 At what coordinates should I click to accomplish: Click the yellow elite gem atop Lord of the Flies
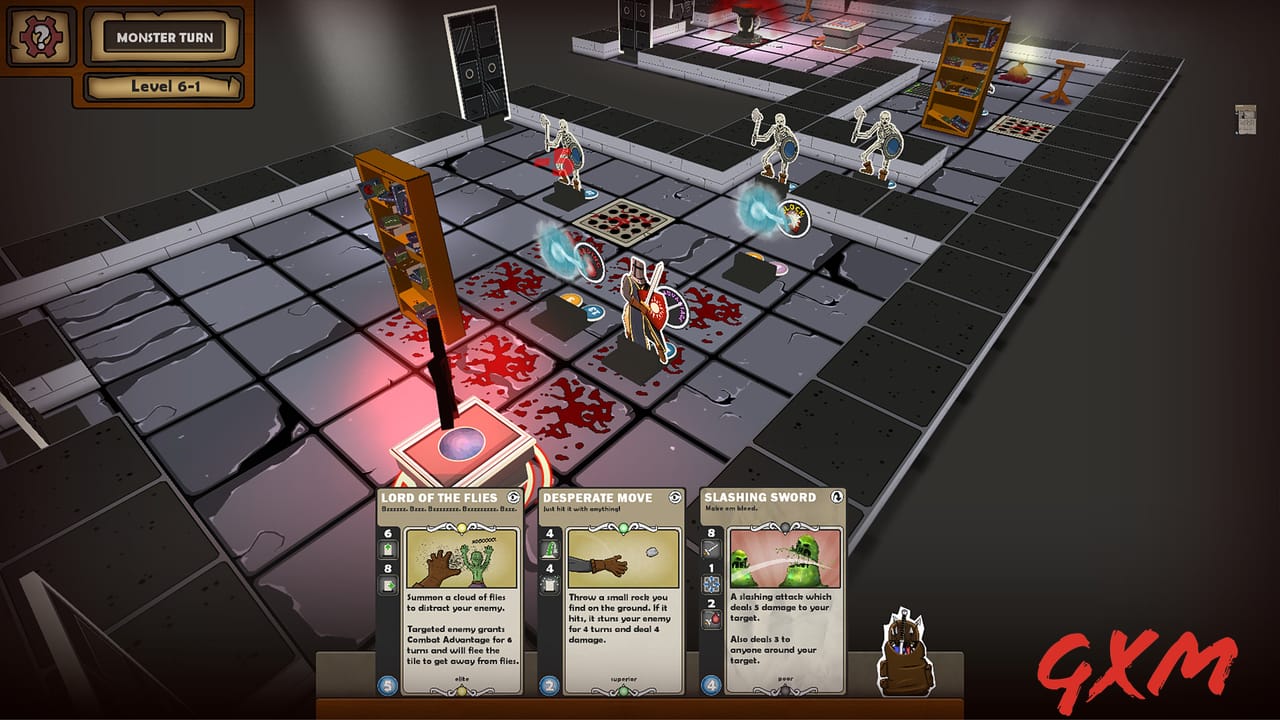point(460,528)
